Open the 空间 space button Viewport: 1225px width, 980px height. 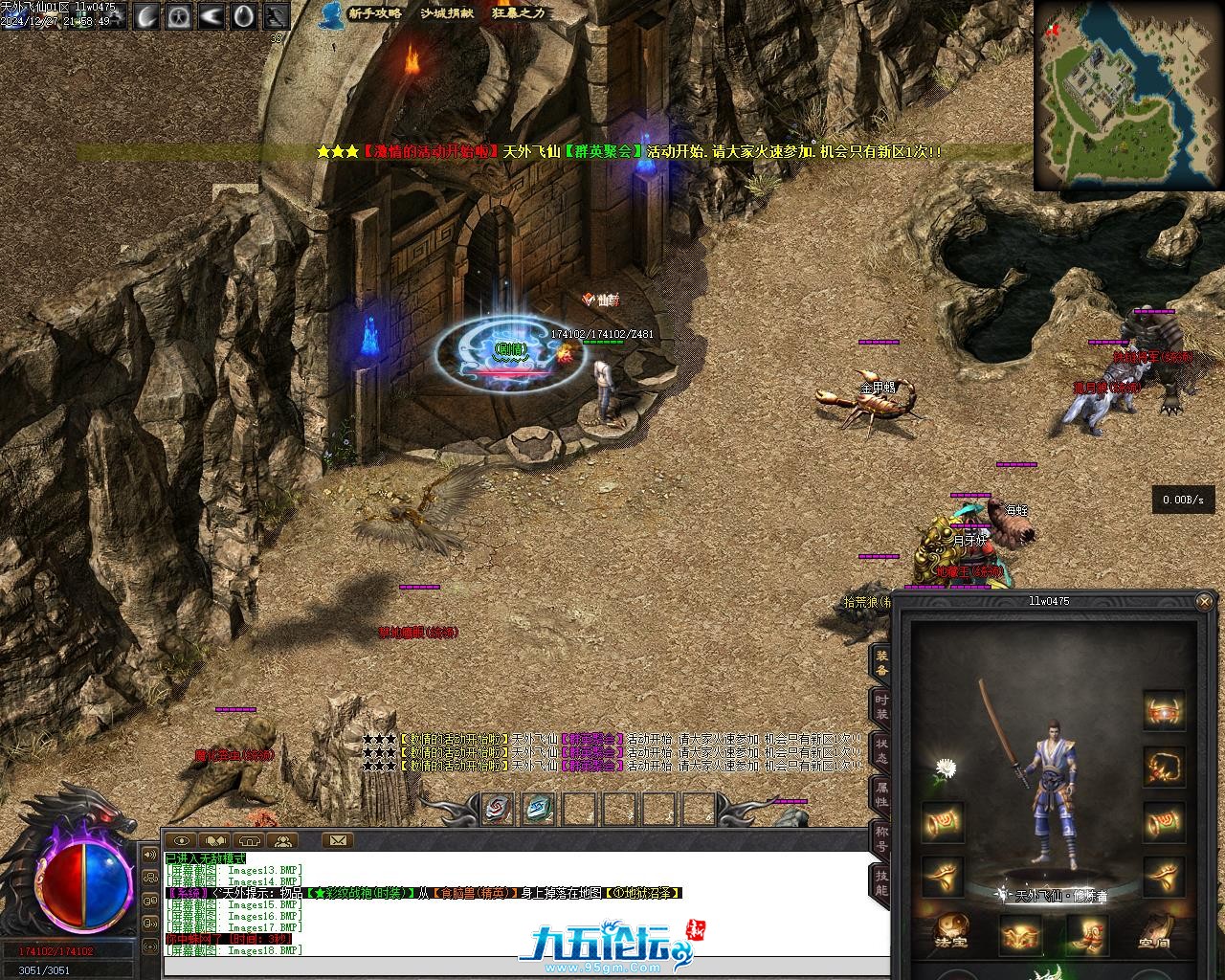pyautogui.click(x=1154, y=933)
